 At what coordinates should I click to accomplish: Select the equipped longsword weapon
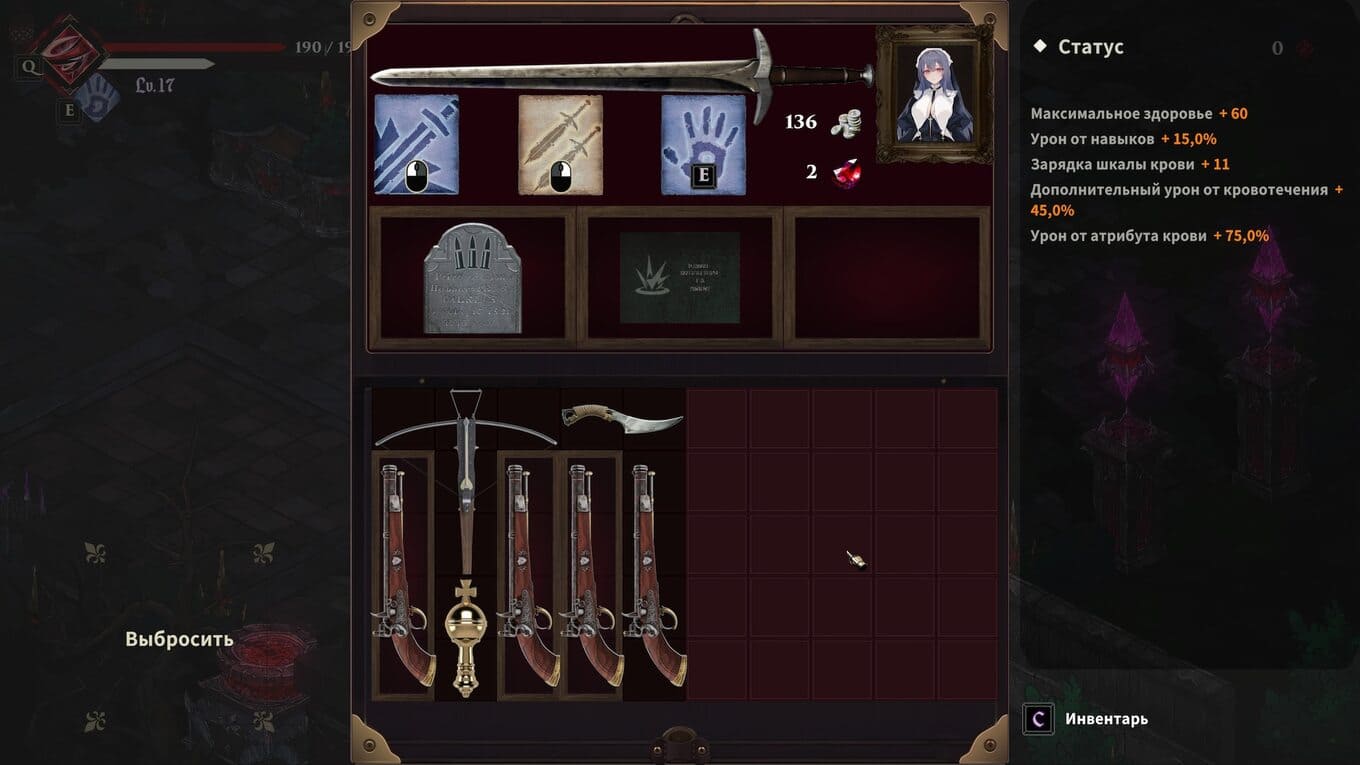click(x=620, y=74)
